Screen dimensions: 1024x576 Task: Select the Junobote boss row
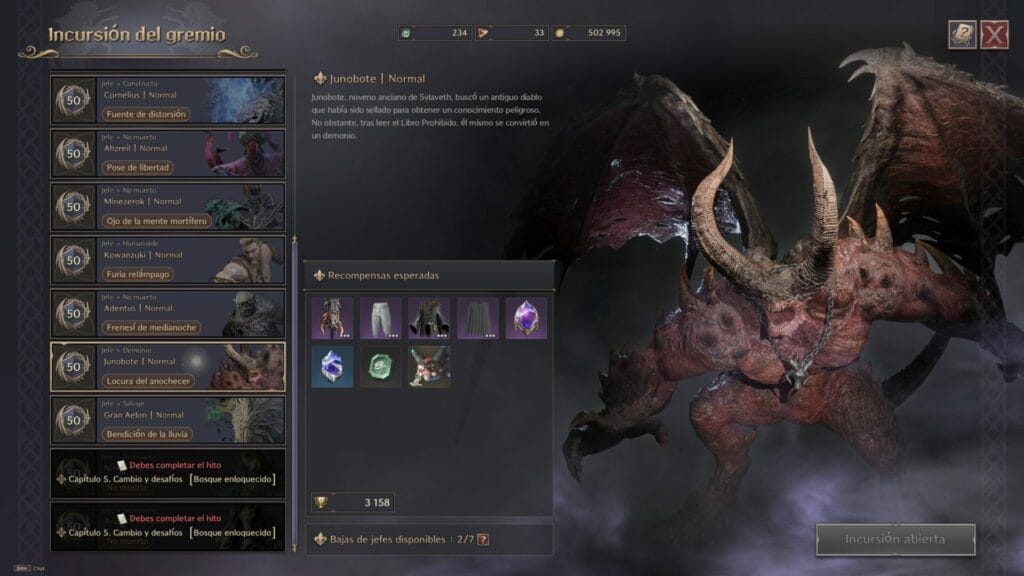pyautogui.click(x=167, y=366)
